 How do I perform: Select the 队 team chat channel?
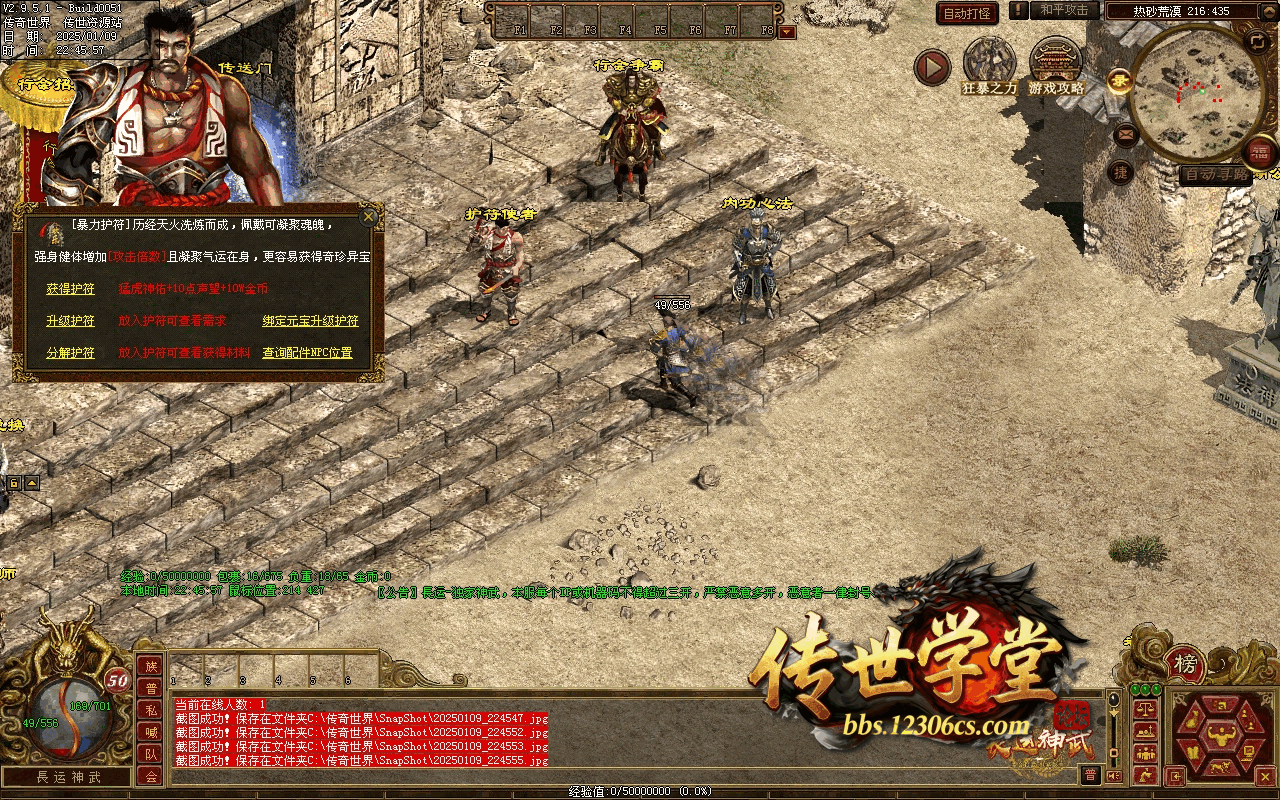tap(150, 754)
